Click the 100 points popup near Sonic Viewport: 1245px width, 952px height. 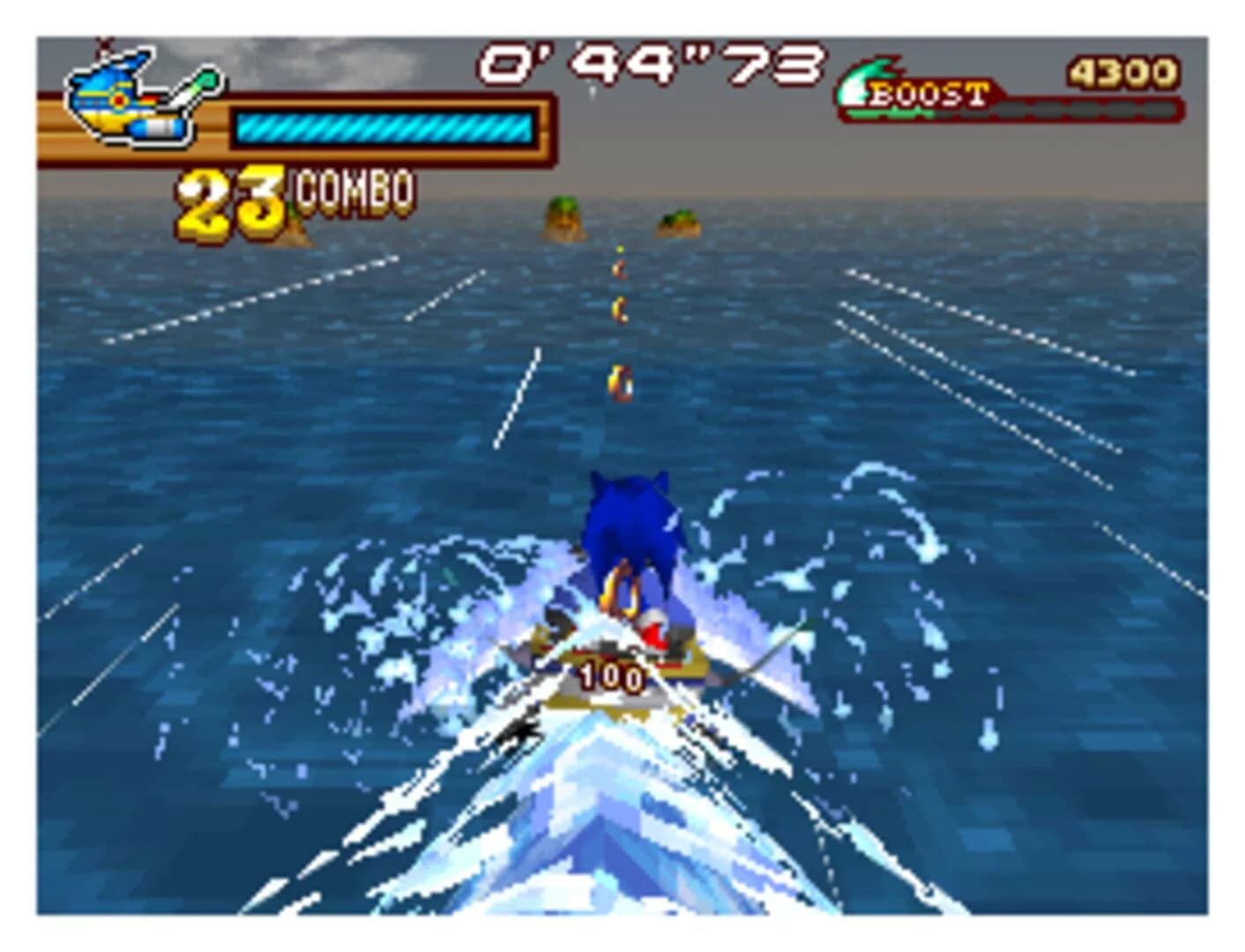point(612,676)
